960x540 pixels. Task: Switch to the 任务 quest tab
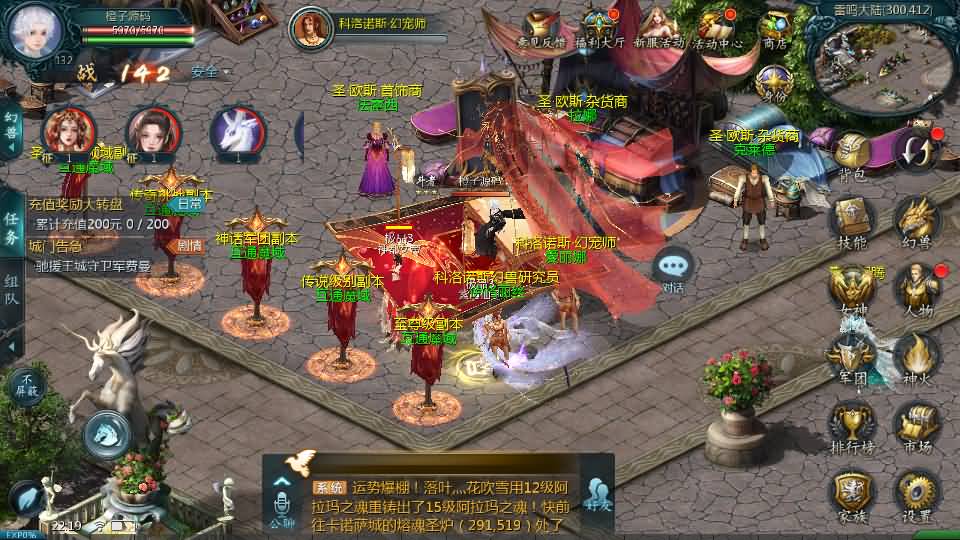click(x=12, y=228)
